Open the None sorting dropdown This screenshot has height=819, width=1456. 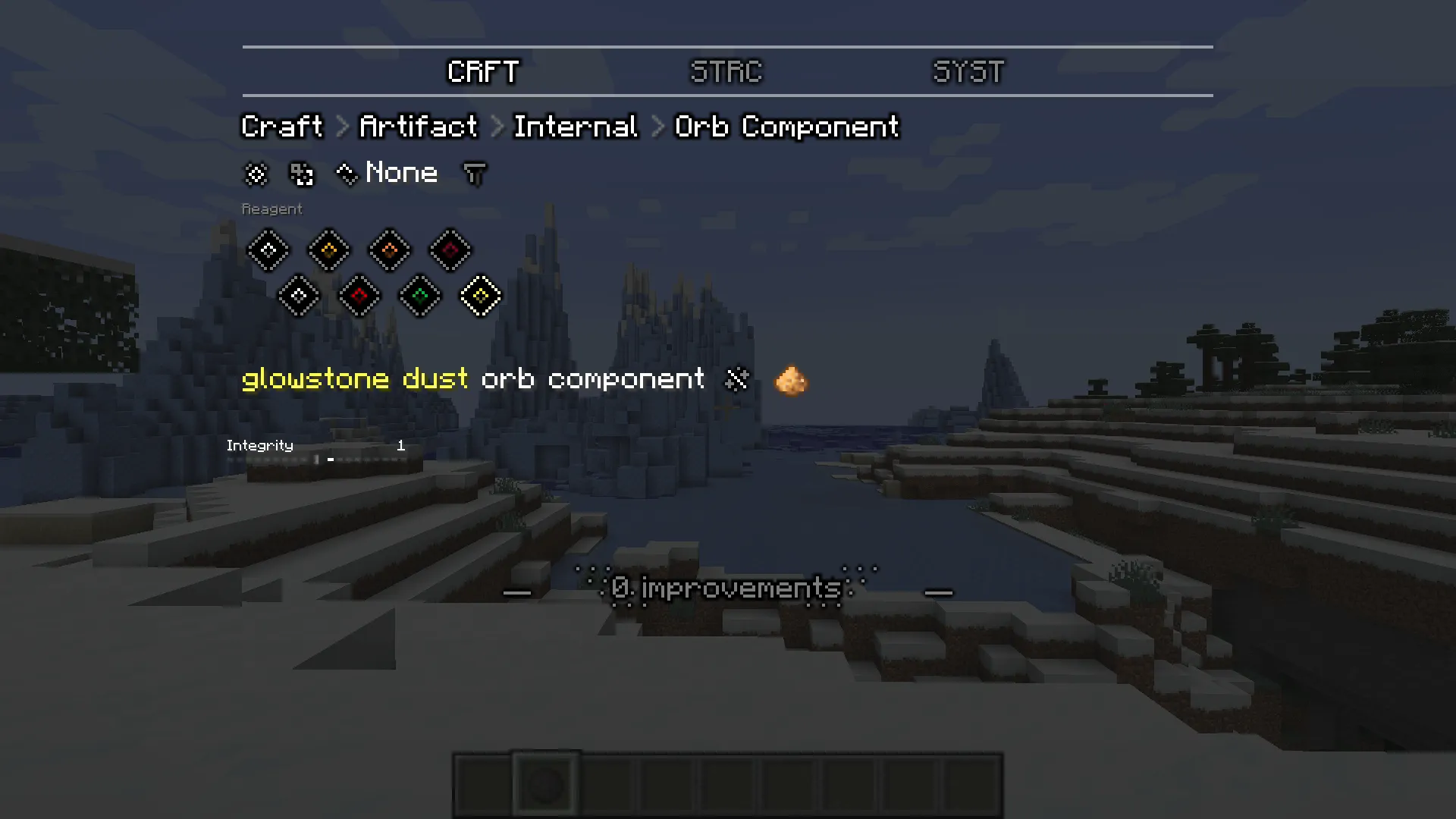401,173
